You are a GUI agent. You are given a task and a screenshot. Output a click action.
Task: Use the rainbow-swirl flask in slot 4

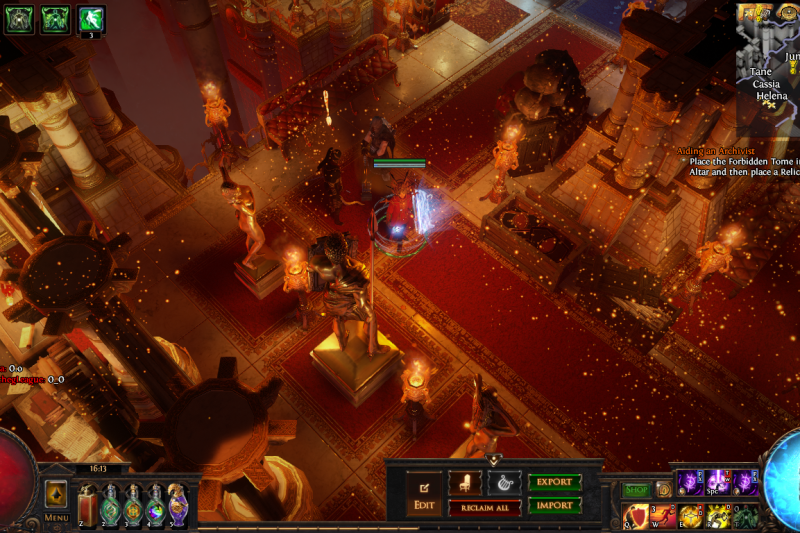click(155, 505)
